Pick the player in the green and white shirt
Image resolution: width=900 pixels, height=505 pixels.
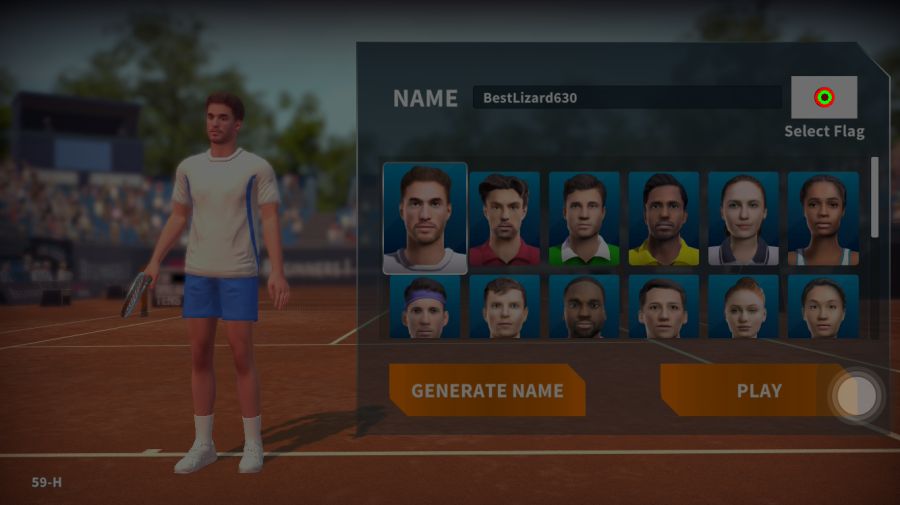point(584,218)
